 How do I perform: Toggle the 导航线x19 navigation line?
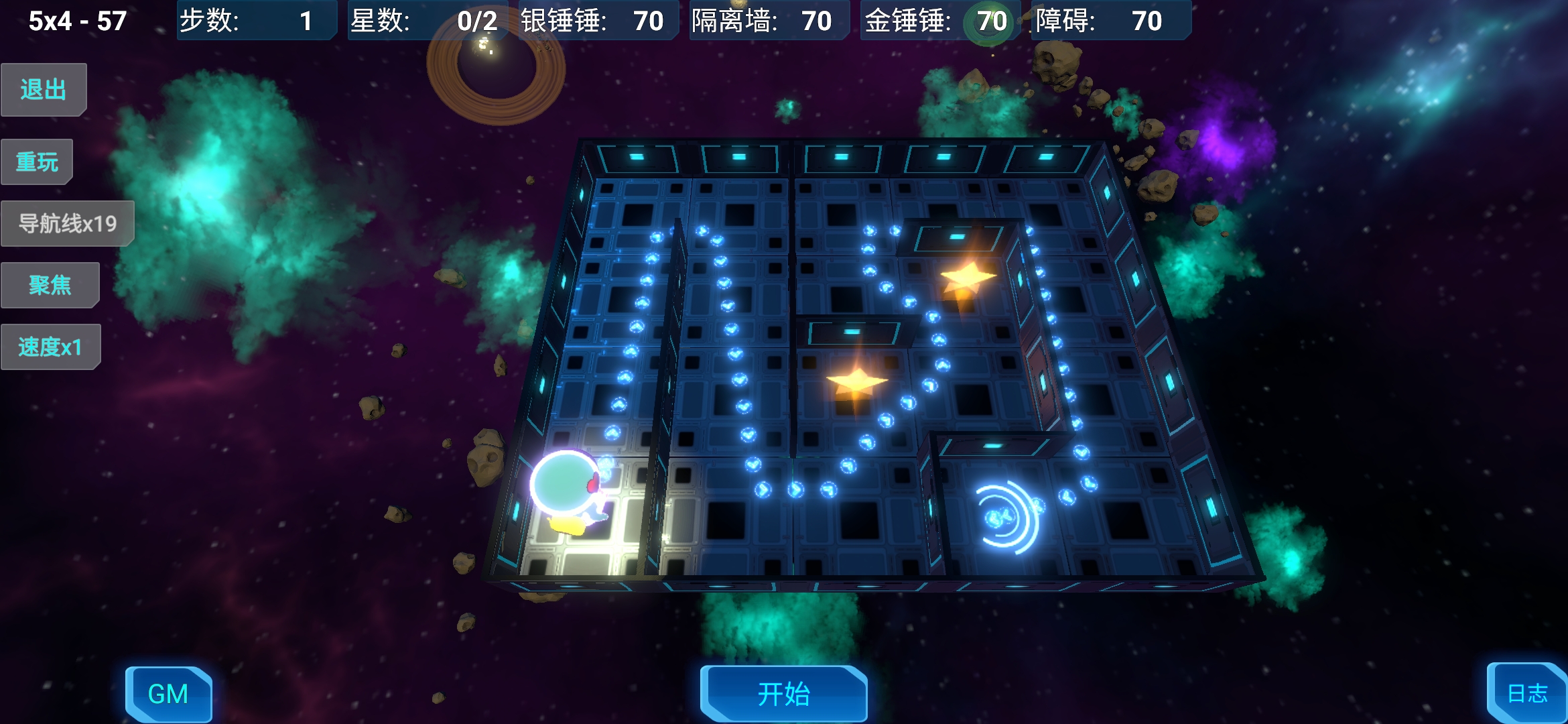(67, 222)
